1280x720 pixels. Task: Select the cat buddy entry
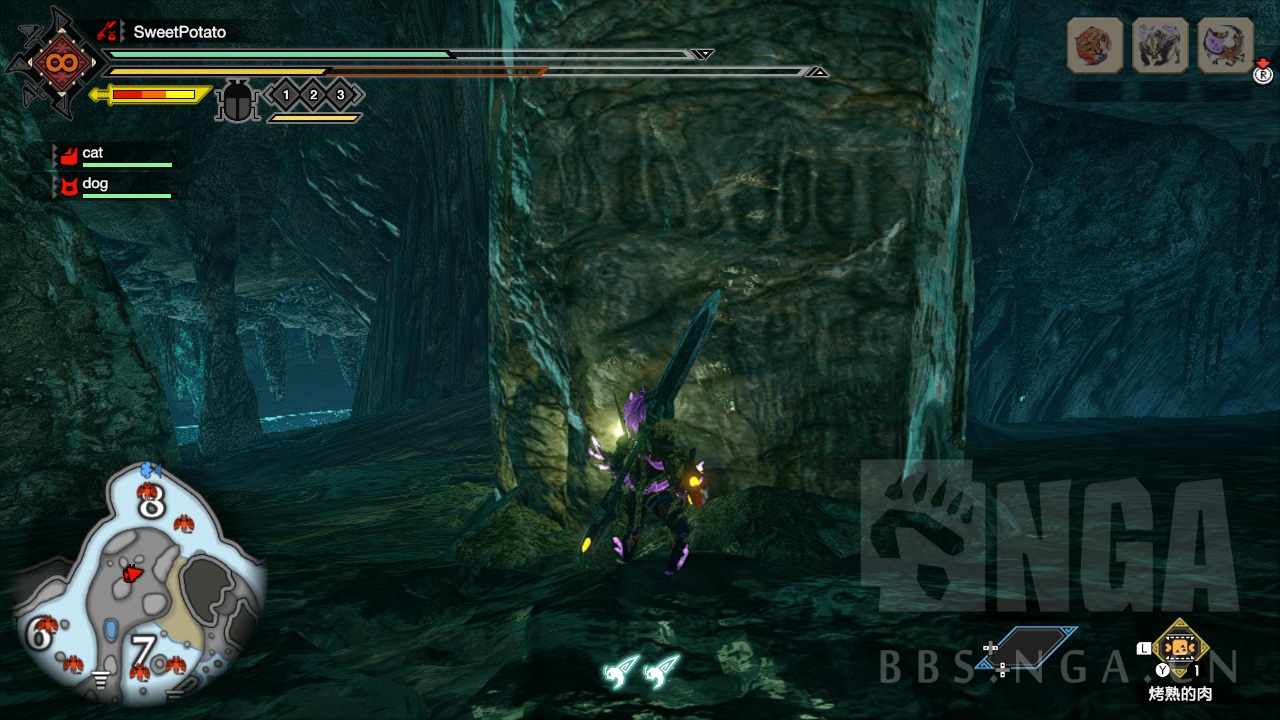93,153
